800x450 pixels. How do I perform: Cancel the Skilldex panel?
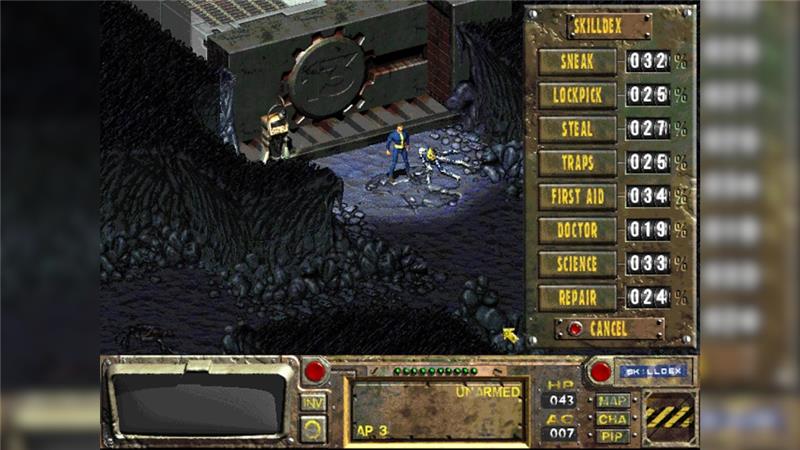pos(609,328)
